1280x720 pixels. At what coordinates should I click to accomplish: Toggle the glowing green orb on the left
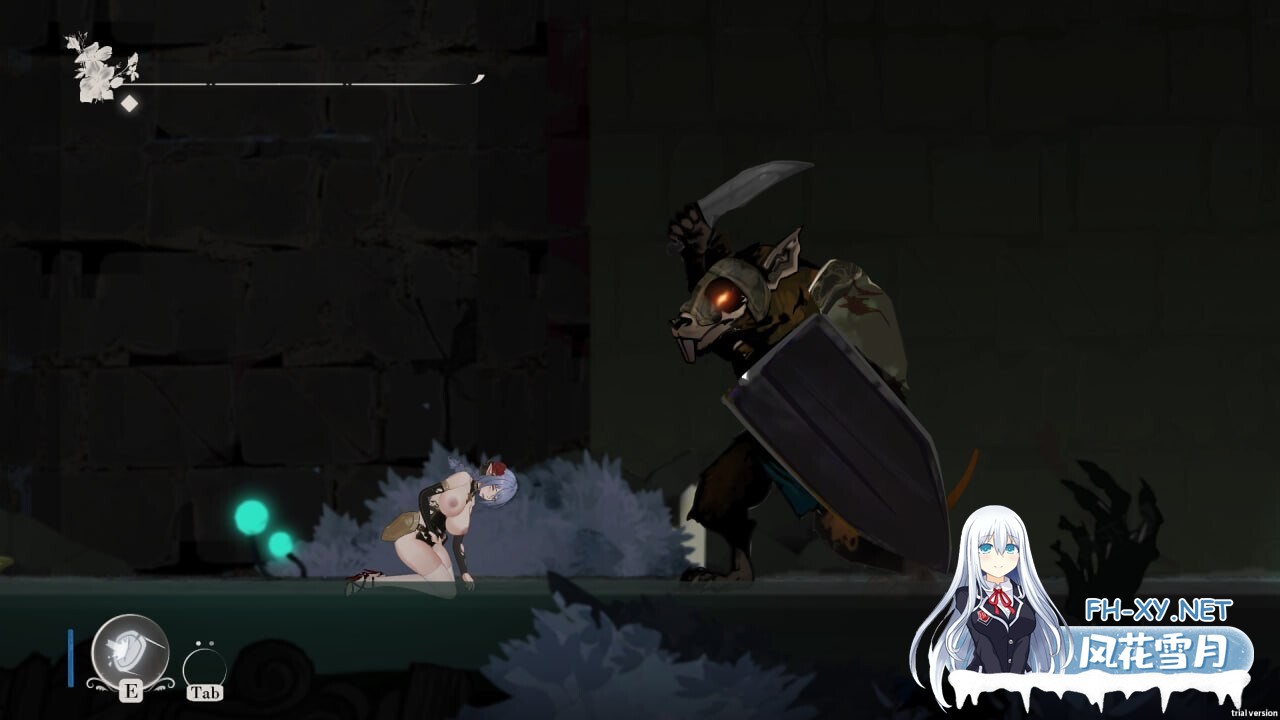[x=250, y=517]
